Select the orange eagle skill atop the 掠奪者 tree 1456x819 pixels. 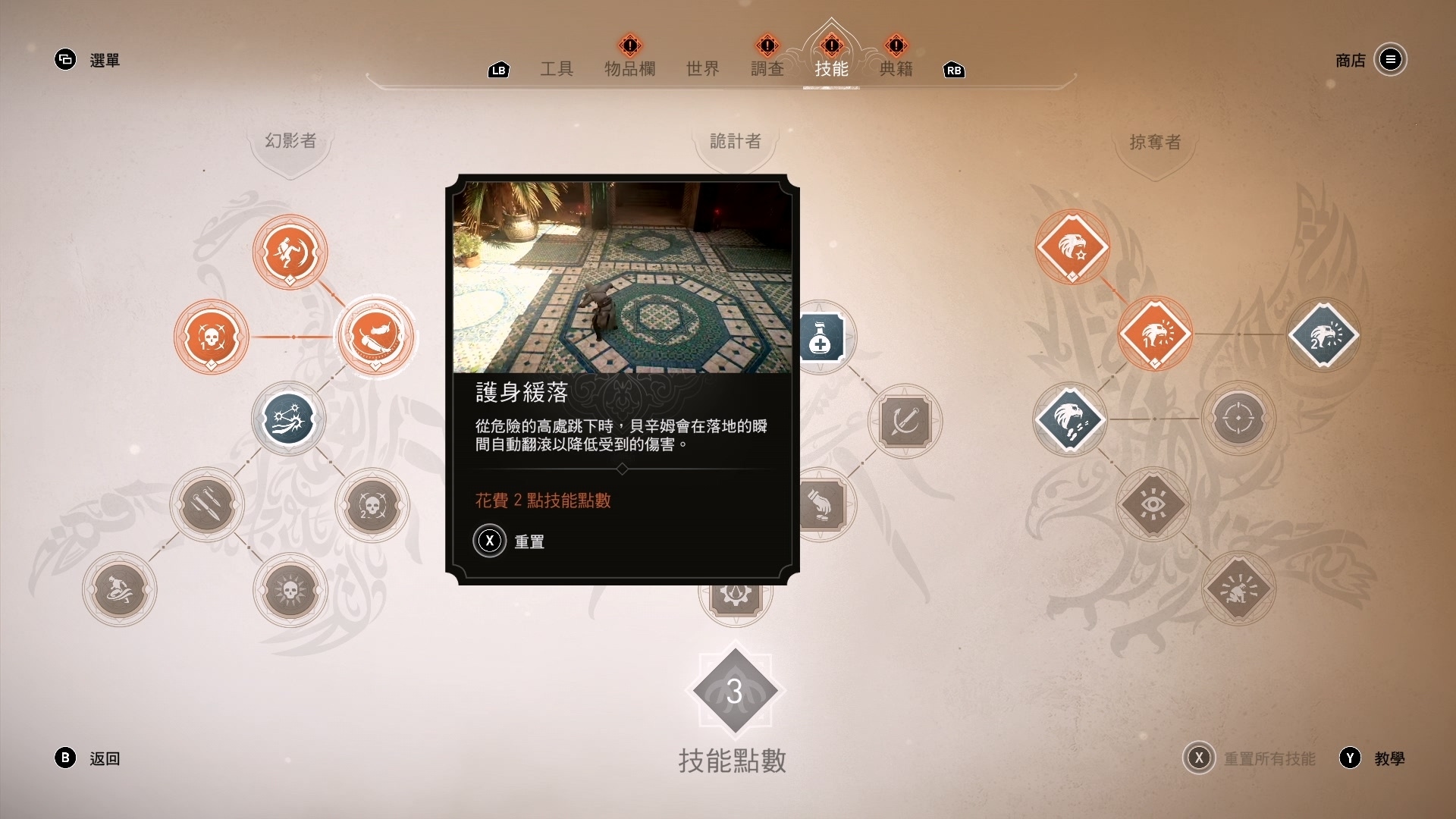pos(1072,248)
